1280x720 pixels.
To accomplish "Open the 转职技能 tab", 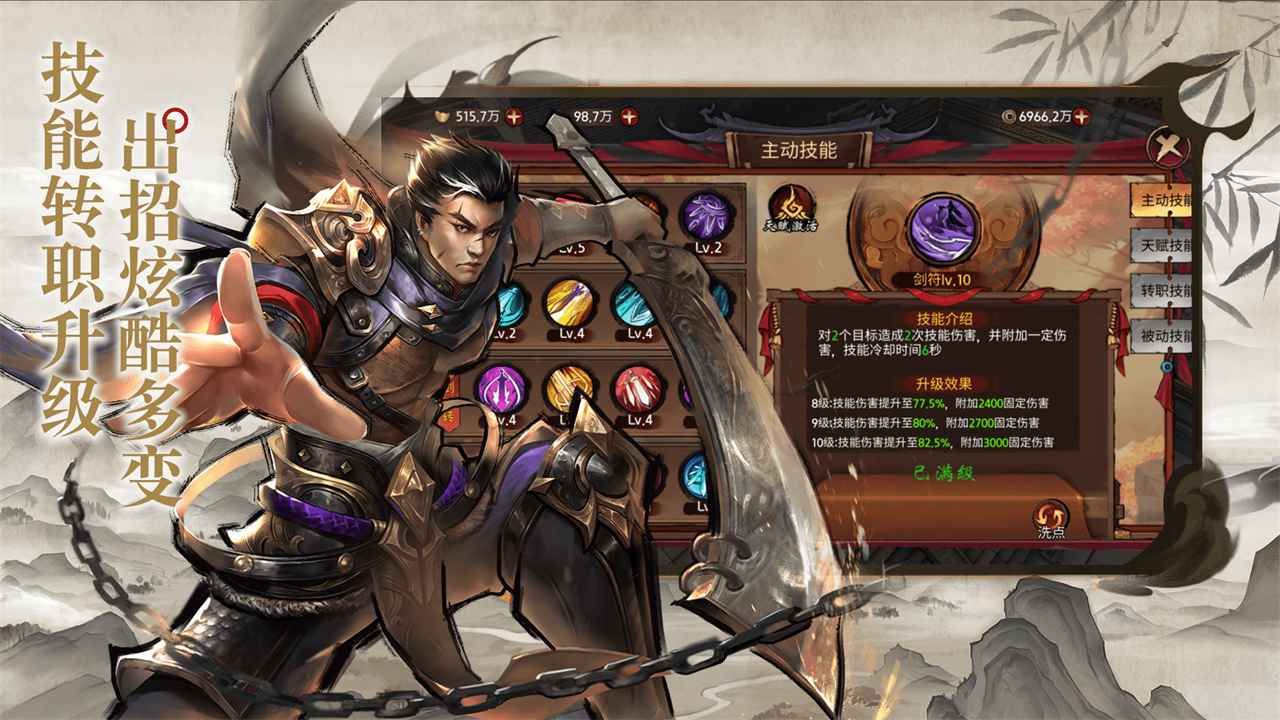I will [x=1163, y=289].
